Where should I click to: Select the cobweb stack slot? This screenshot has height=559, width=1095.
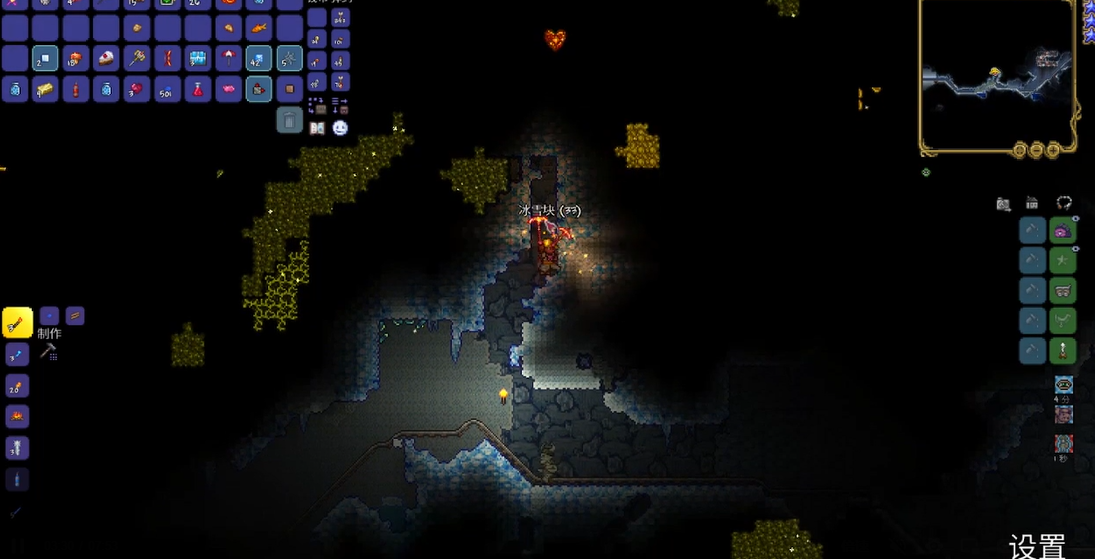pos(289,59)
